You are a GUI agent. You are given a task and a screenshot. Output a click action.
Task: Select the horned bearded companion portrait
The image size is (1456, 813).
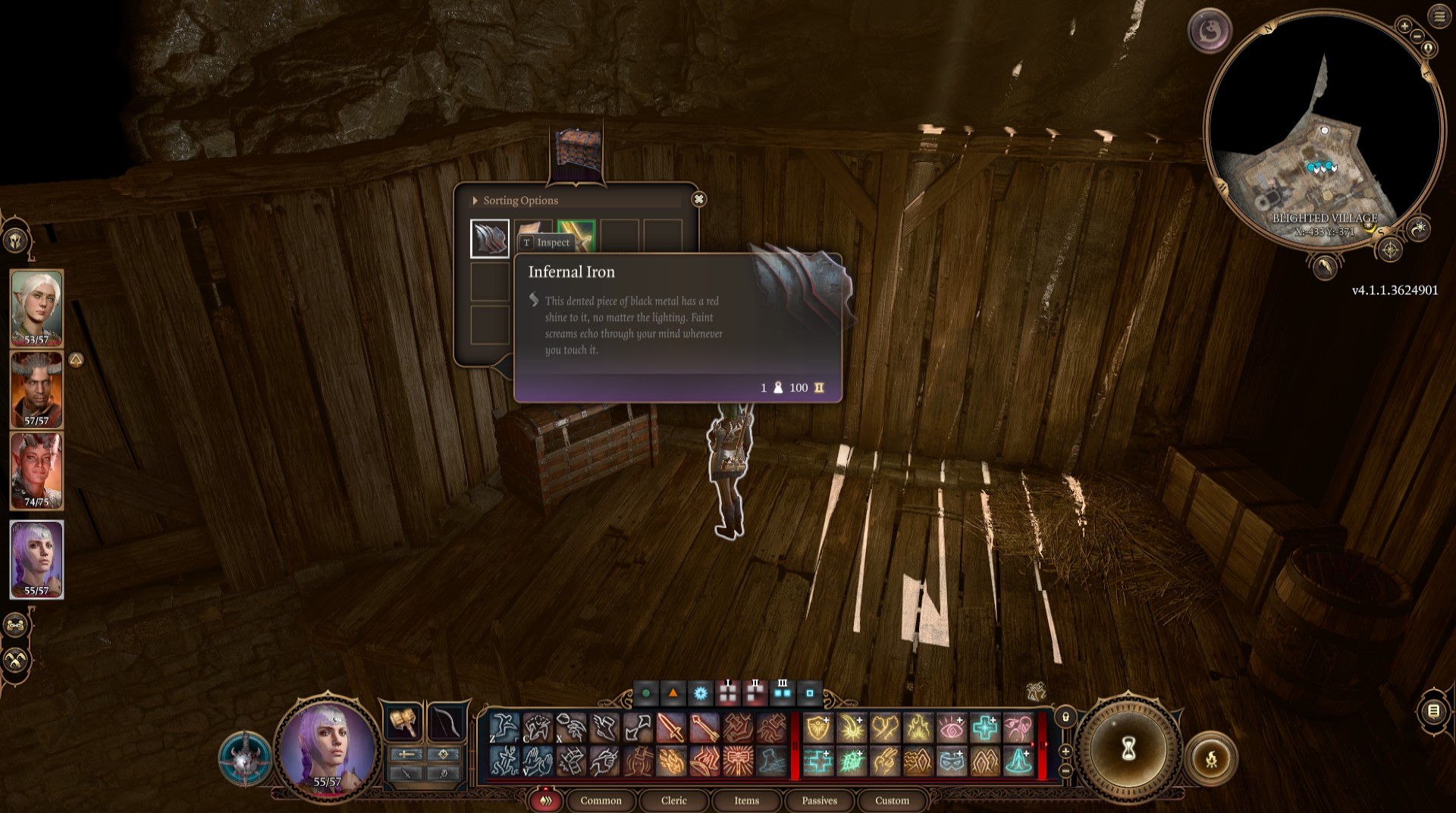pyautogui.click(x=36, y=388)
